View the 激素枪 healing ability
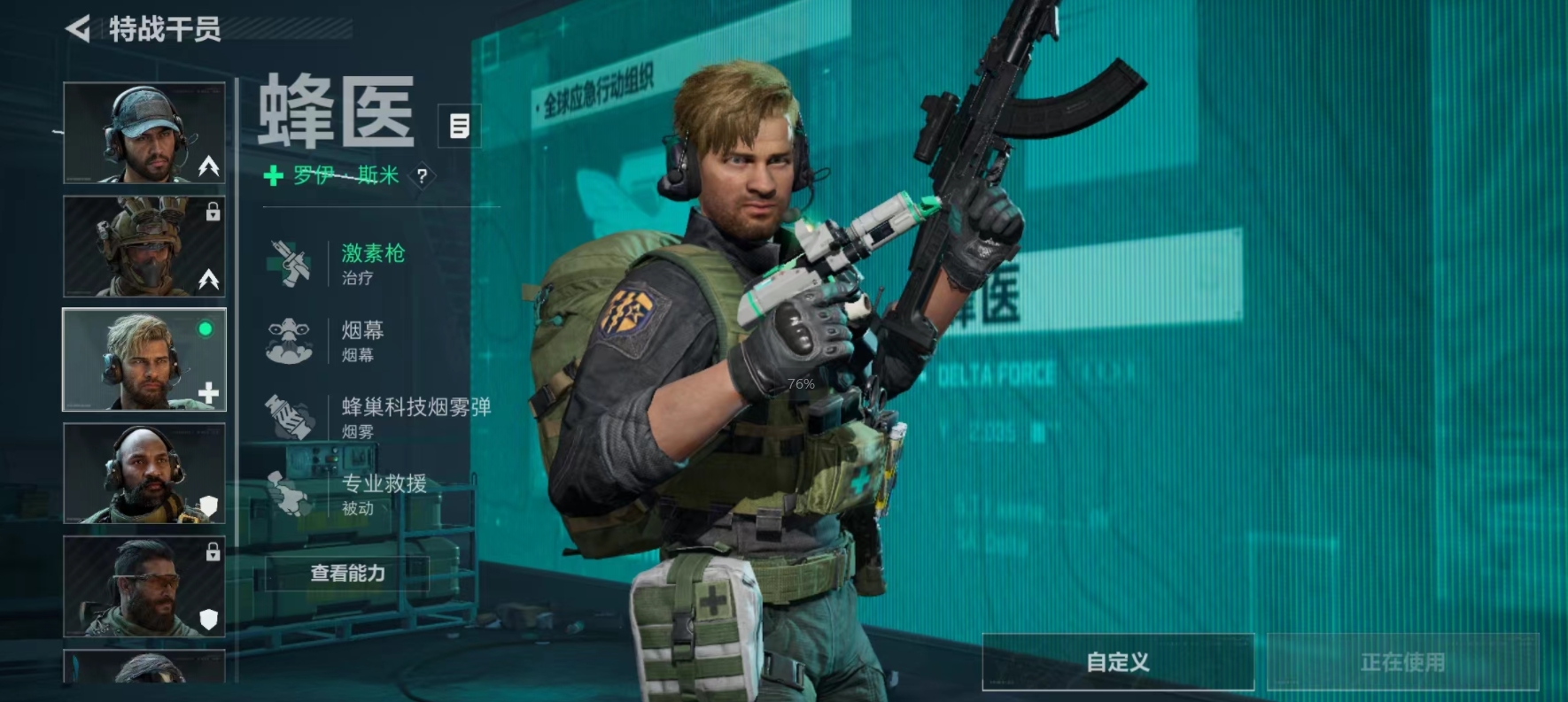Screen dimensions: 1568x702 click(x=372, y=263)
